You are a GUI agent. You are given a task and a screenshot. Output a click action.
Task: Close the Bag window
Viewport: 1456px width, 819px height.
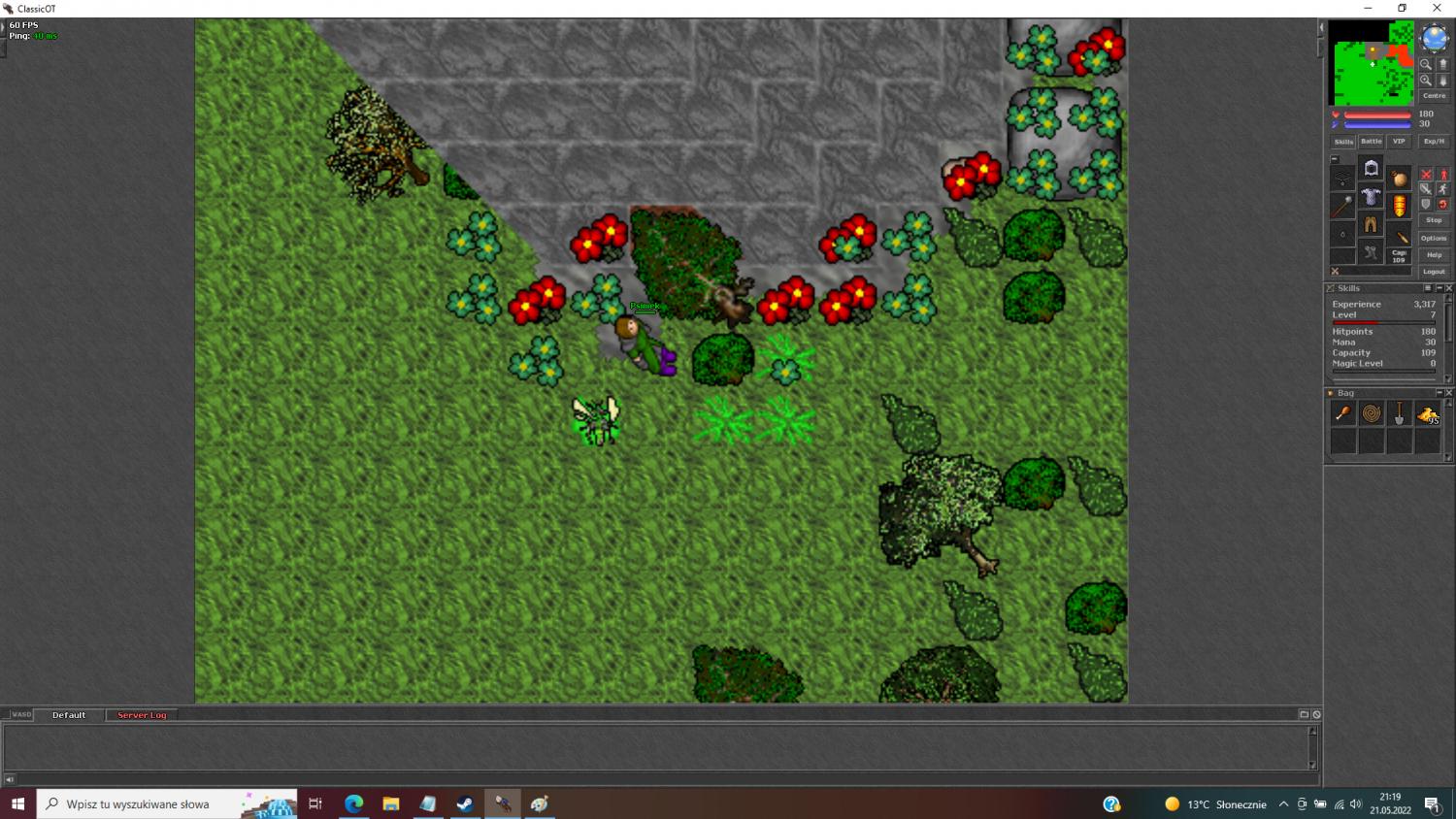point(1449,393)
